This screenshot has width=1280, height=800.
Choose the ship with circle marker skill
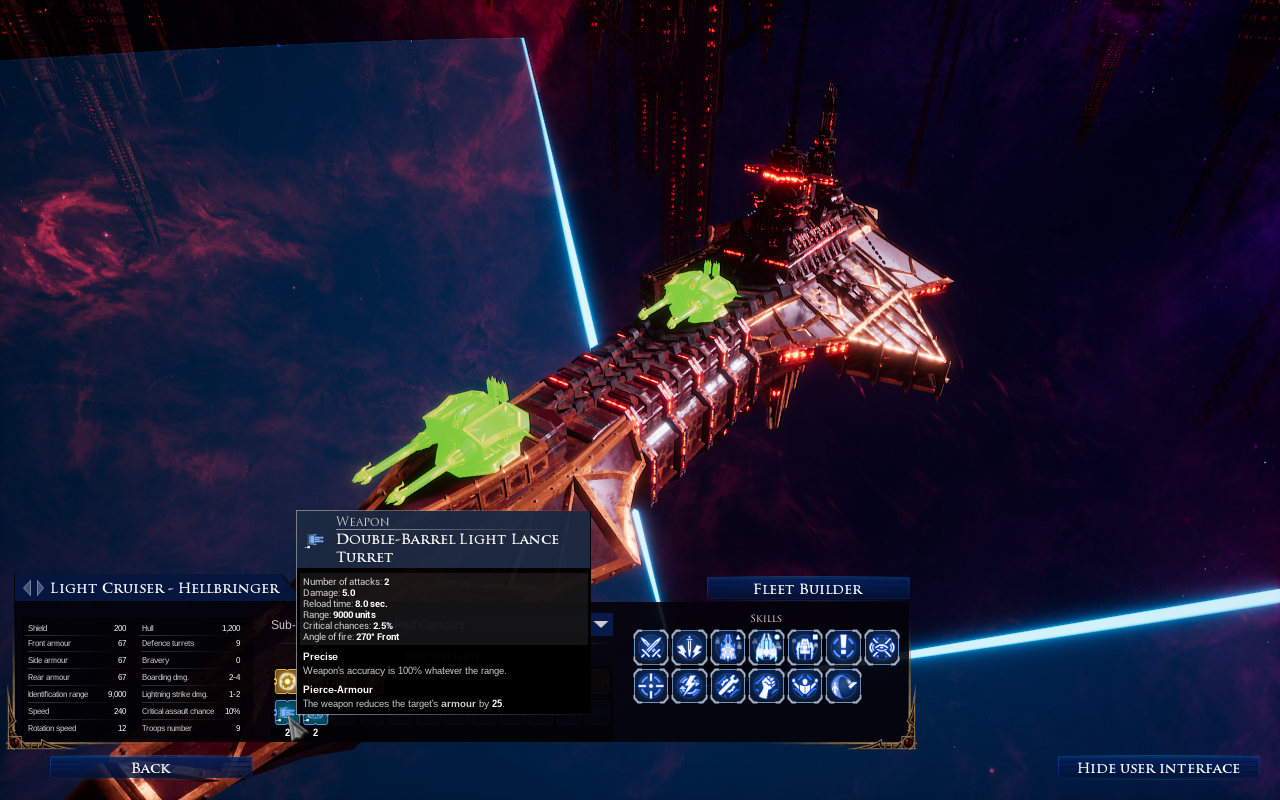click(x=766, y=648)
